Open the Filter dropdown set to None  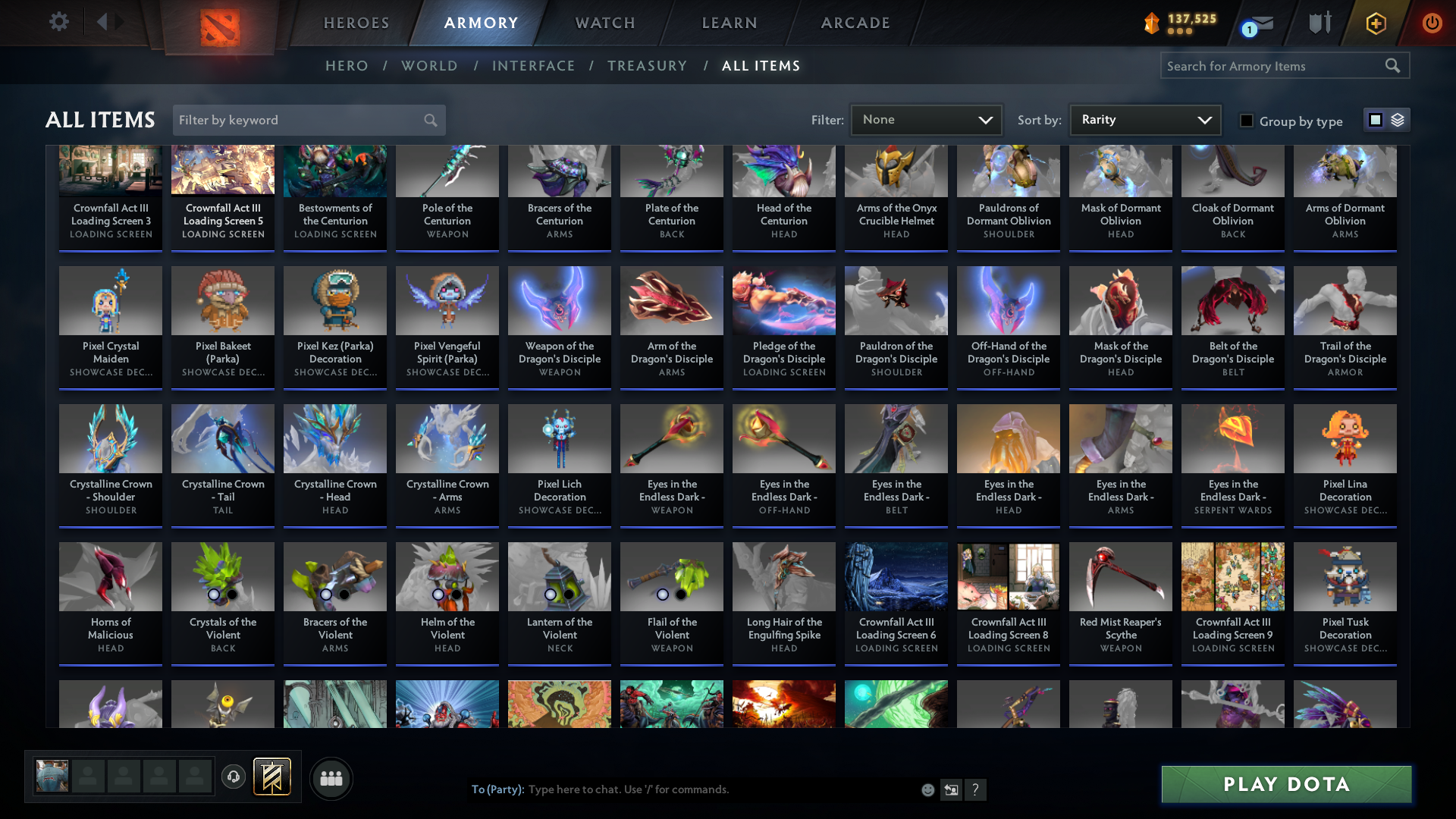coord(926,119)
